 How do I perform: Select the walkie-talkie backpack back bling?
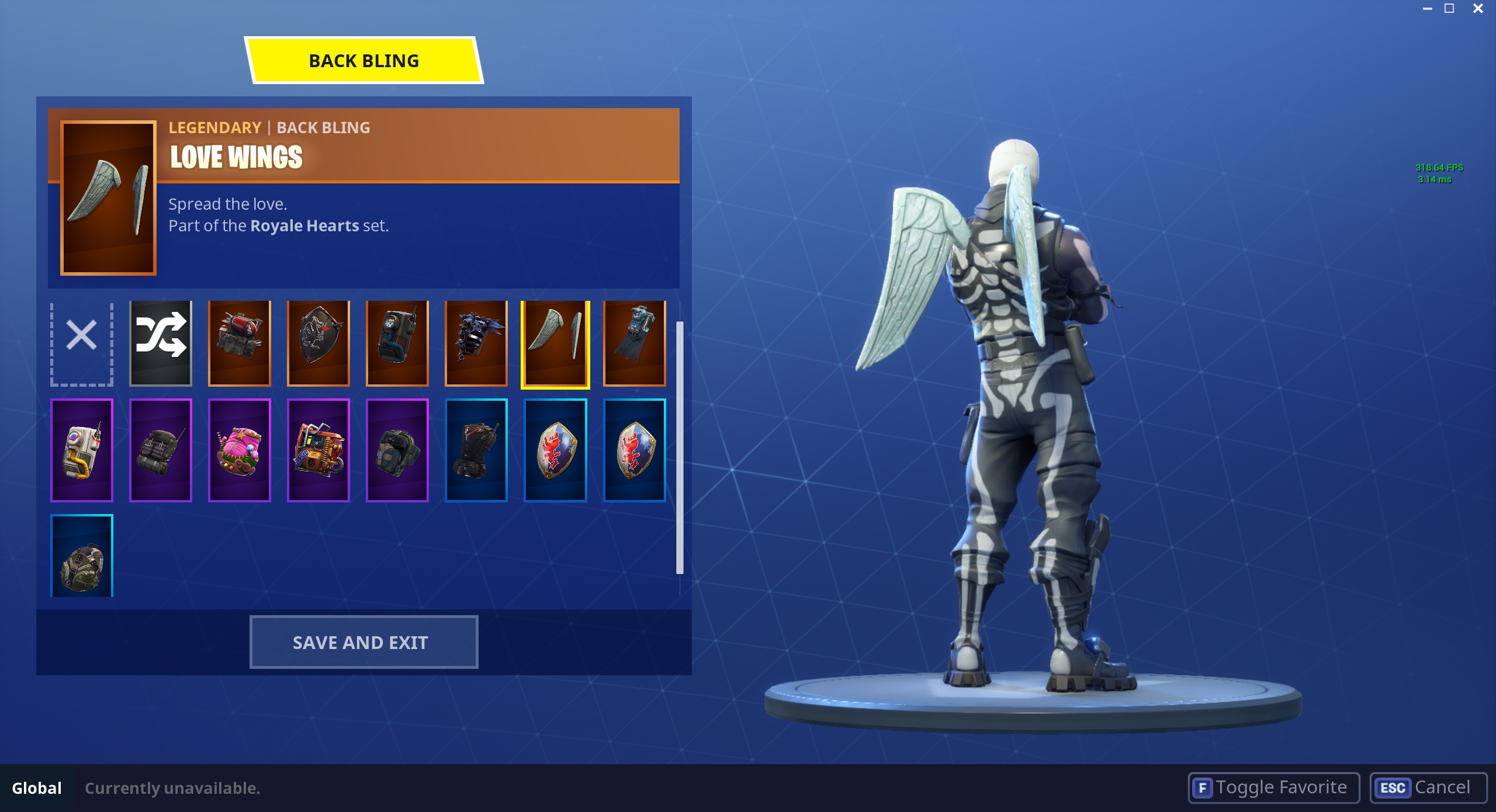398,343
